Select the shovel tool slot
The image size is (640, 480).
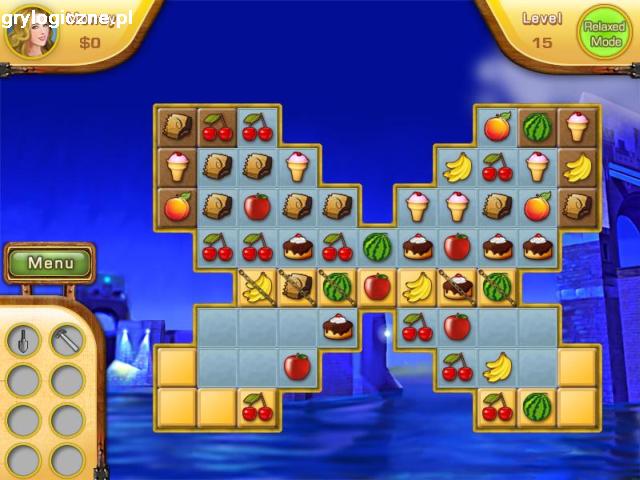click(23, 340)
